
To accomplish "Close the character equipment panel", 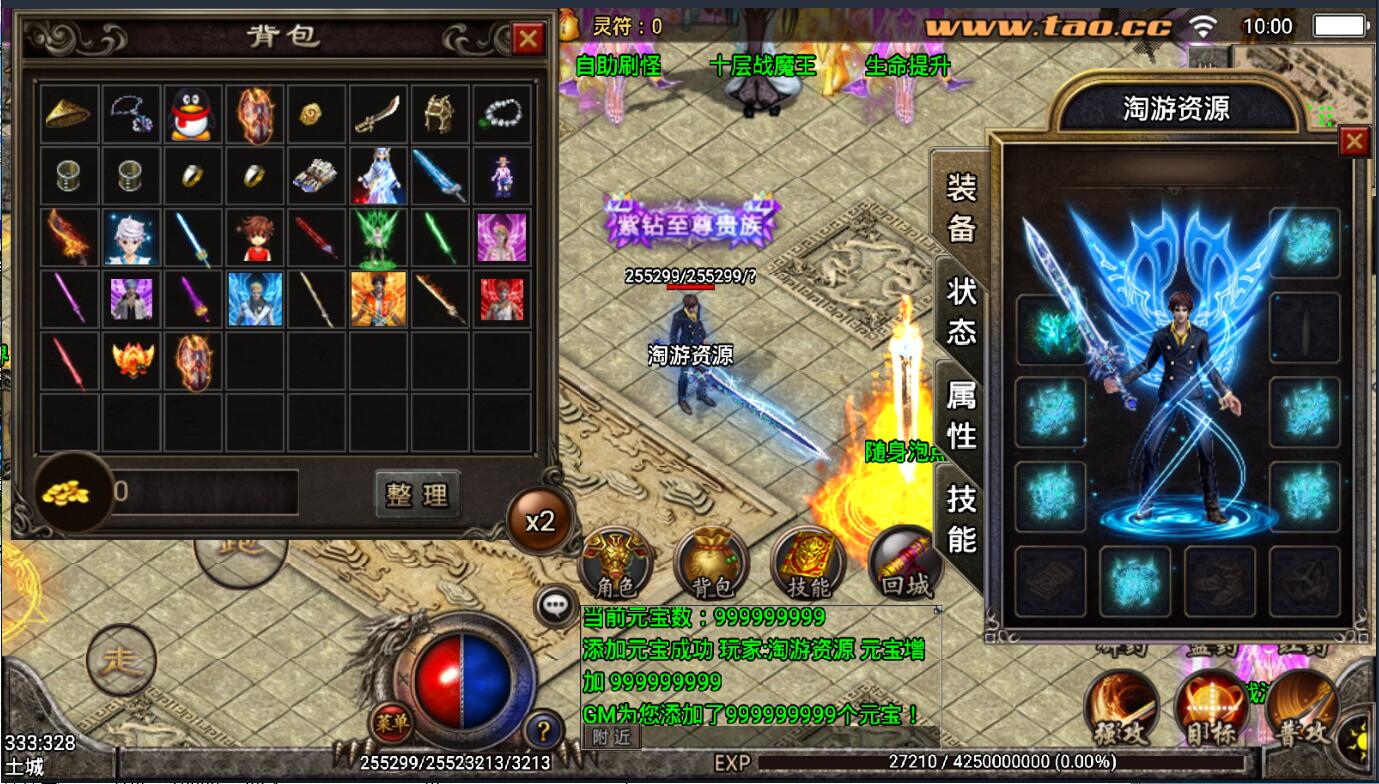I will (x=1354, y=142).
